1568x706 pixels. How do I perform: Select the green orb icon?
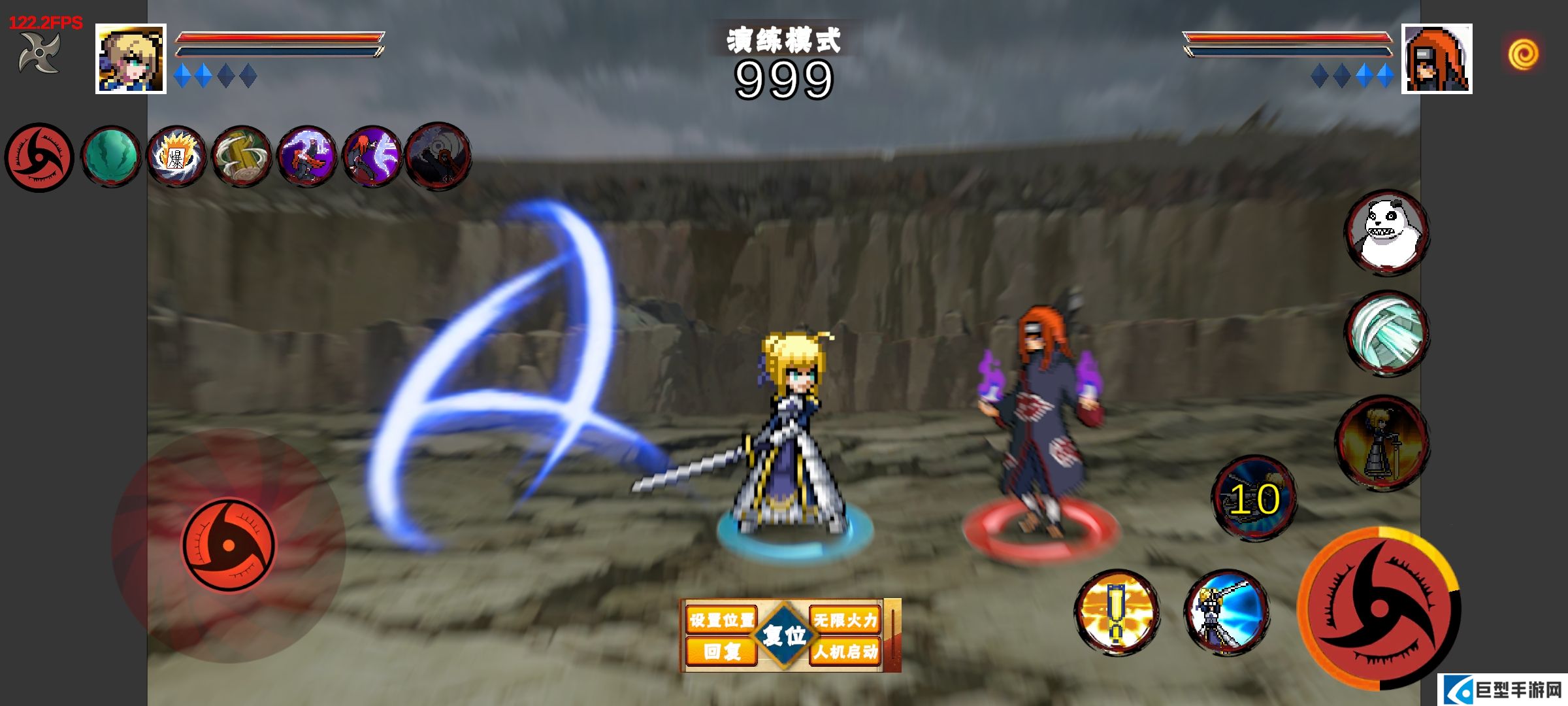[x=111, y=157]
